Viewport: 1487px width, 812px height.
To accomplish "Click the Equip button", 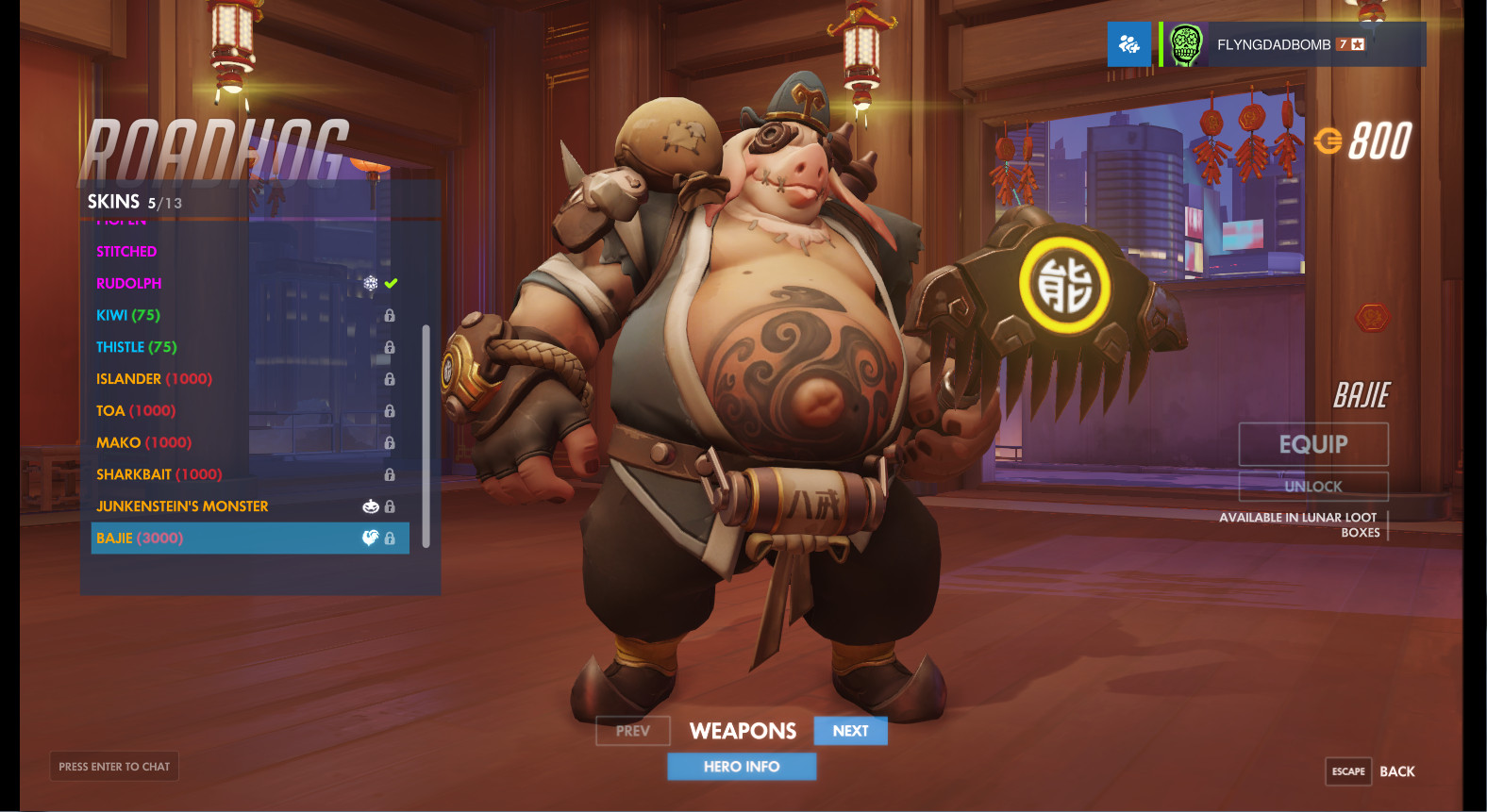I will click(1312, 444).
